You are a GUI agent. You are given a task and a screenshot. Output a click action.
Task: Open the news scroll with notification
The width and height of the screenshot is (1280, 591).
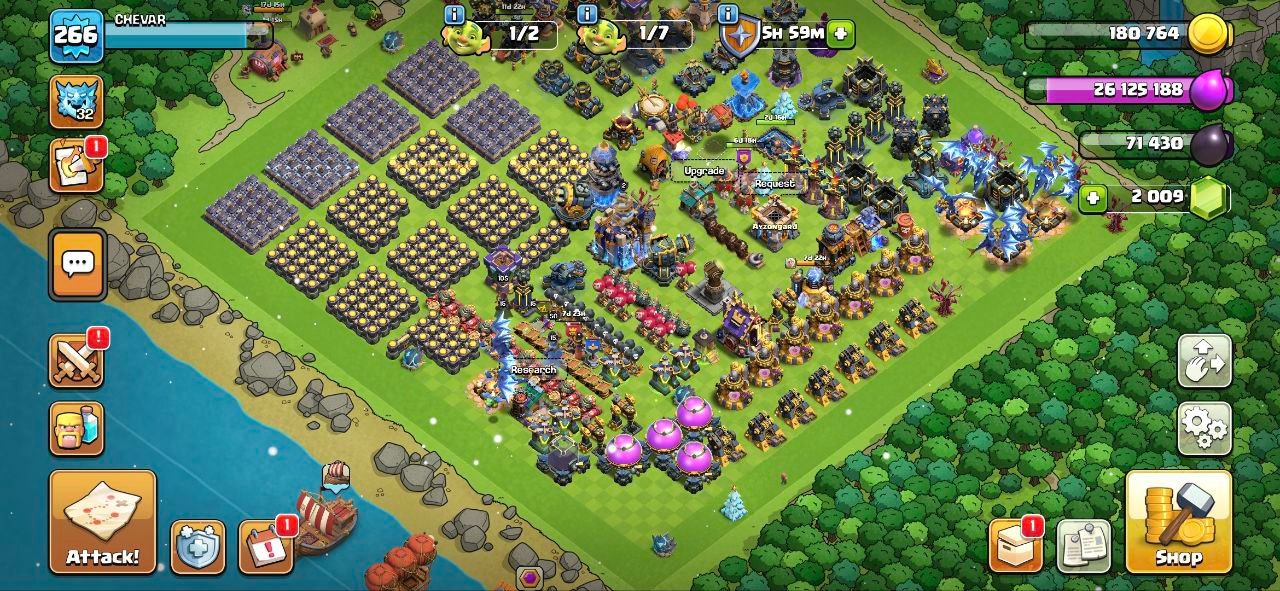76,165
